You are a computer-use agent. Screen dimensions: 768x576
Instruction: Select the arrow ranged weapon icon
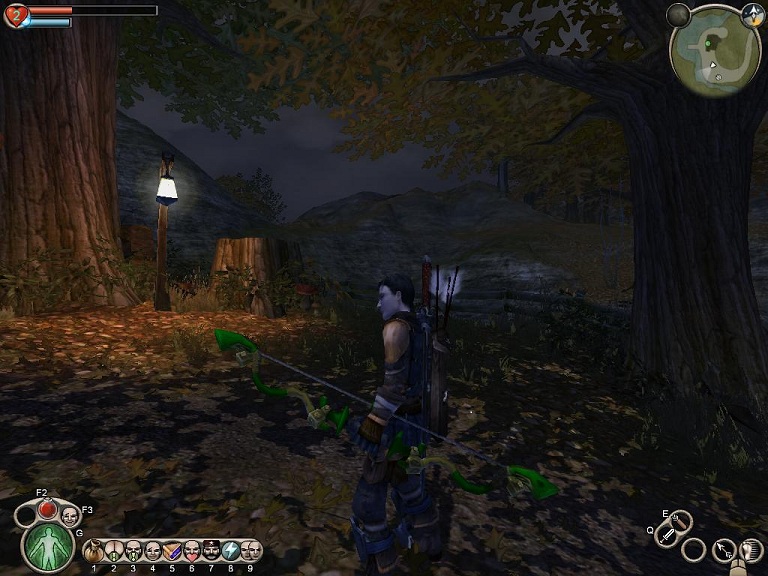723,549
